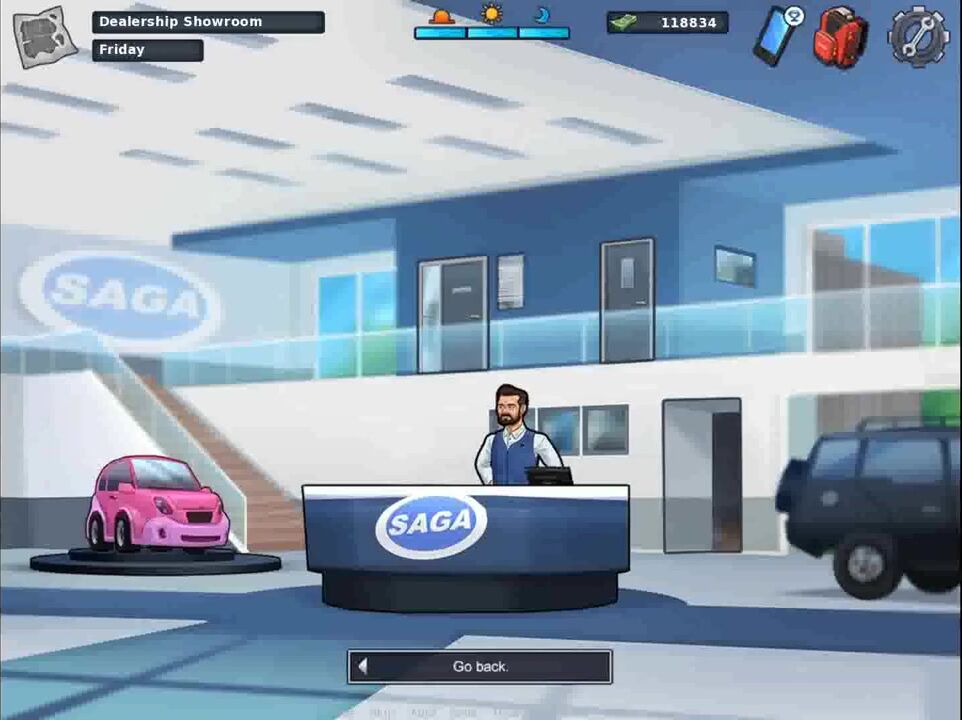Open the gear and wrench settings
The width and height of the screenshot is (962, 720).
coord(918,36)
